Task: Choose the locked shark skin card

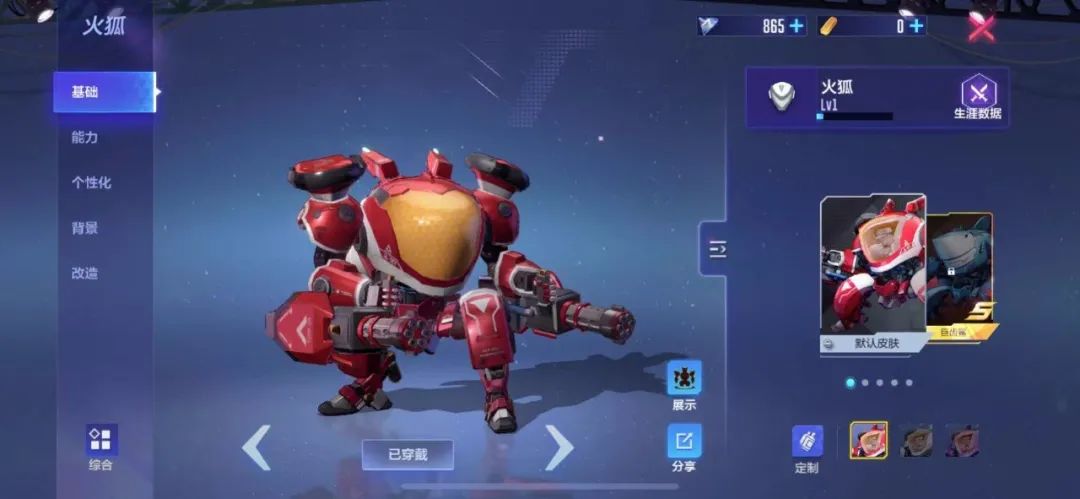Action: click(x=961, y=270)
